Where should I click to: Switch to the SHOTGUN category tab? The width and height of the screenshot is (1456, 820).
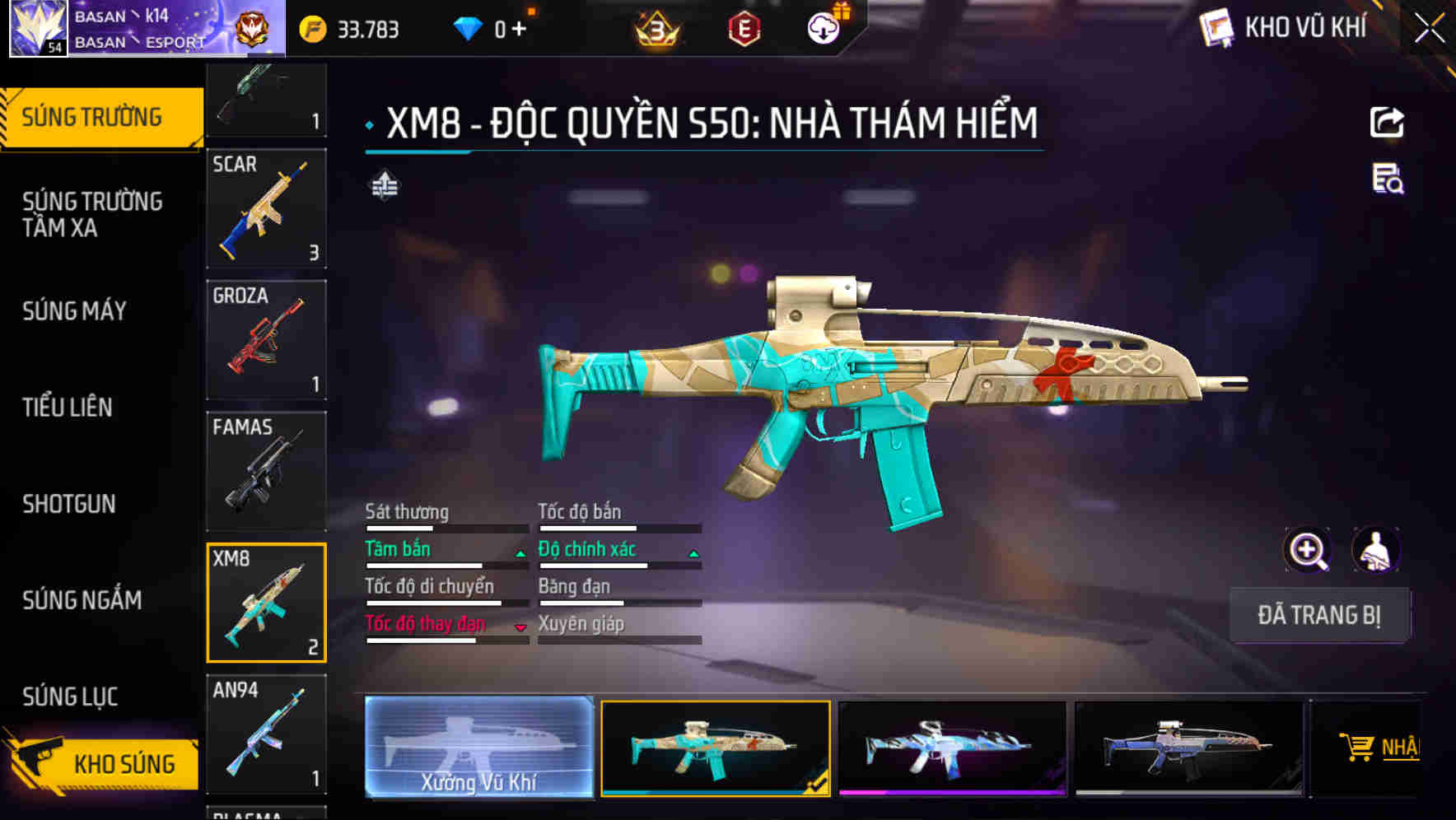click(69, 504)
